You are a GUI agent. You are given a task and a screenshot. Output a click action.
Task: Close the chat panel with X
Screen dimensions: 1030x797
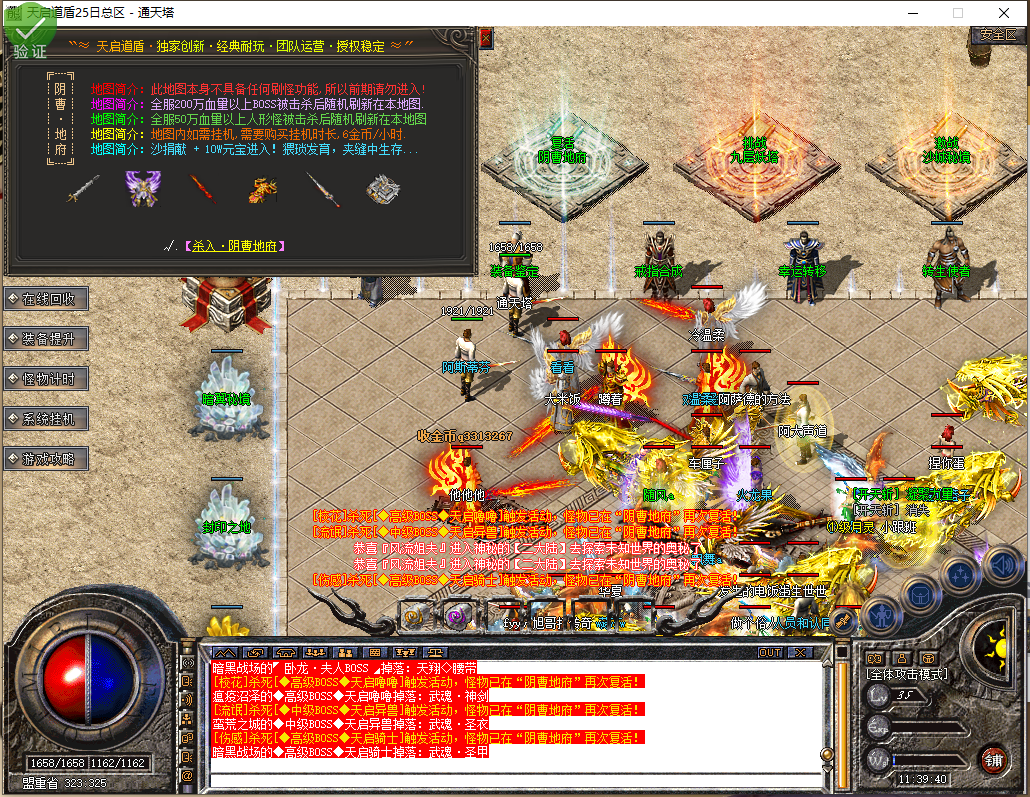pos(800,652)
